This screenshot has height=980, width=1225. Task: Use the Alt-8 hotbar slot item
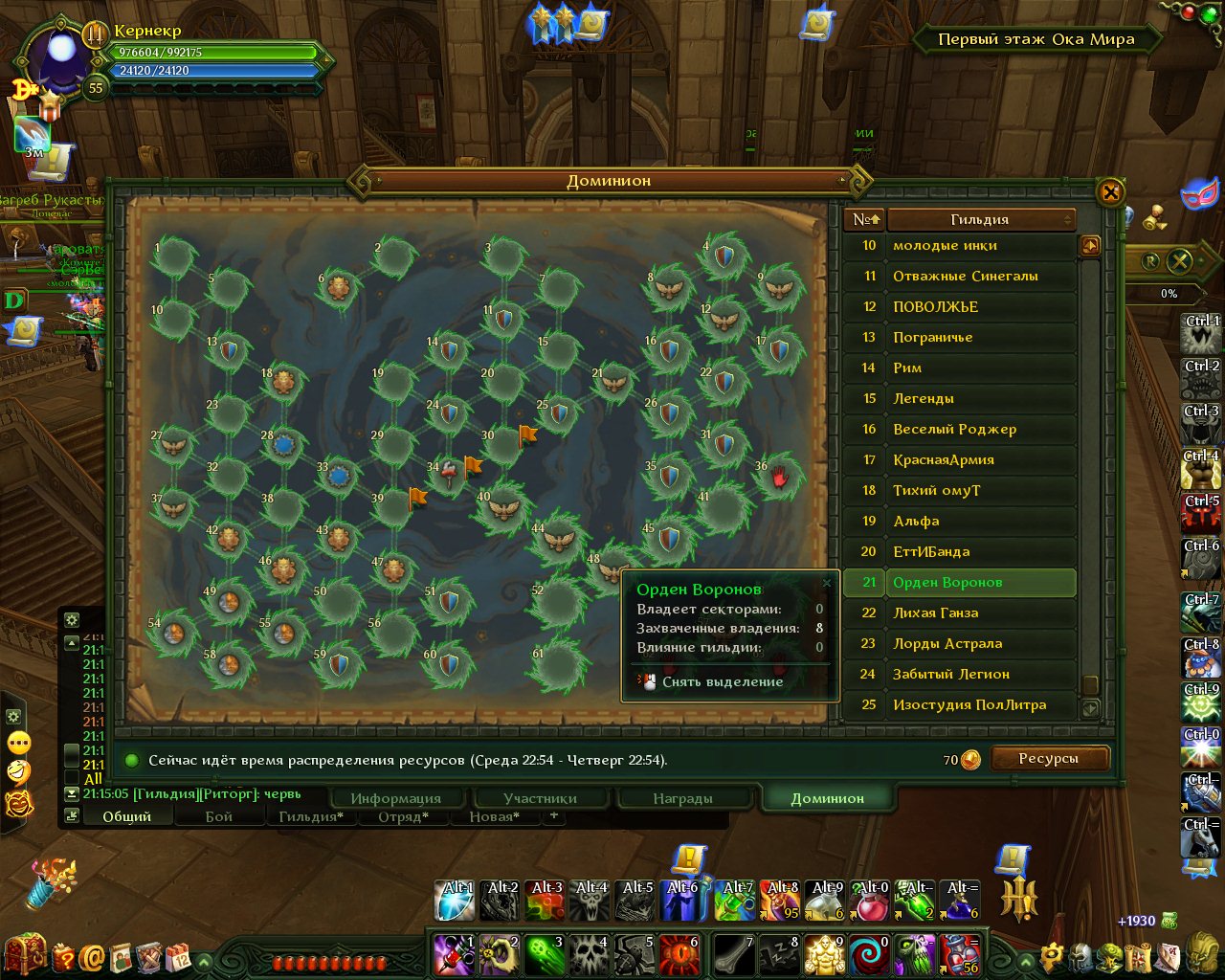pos(783,901)
